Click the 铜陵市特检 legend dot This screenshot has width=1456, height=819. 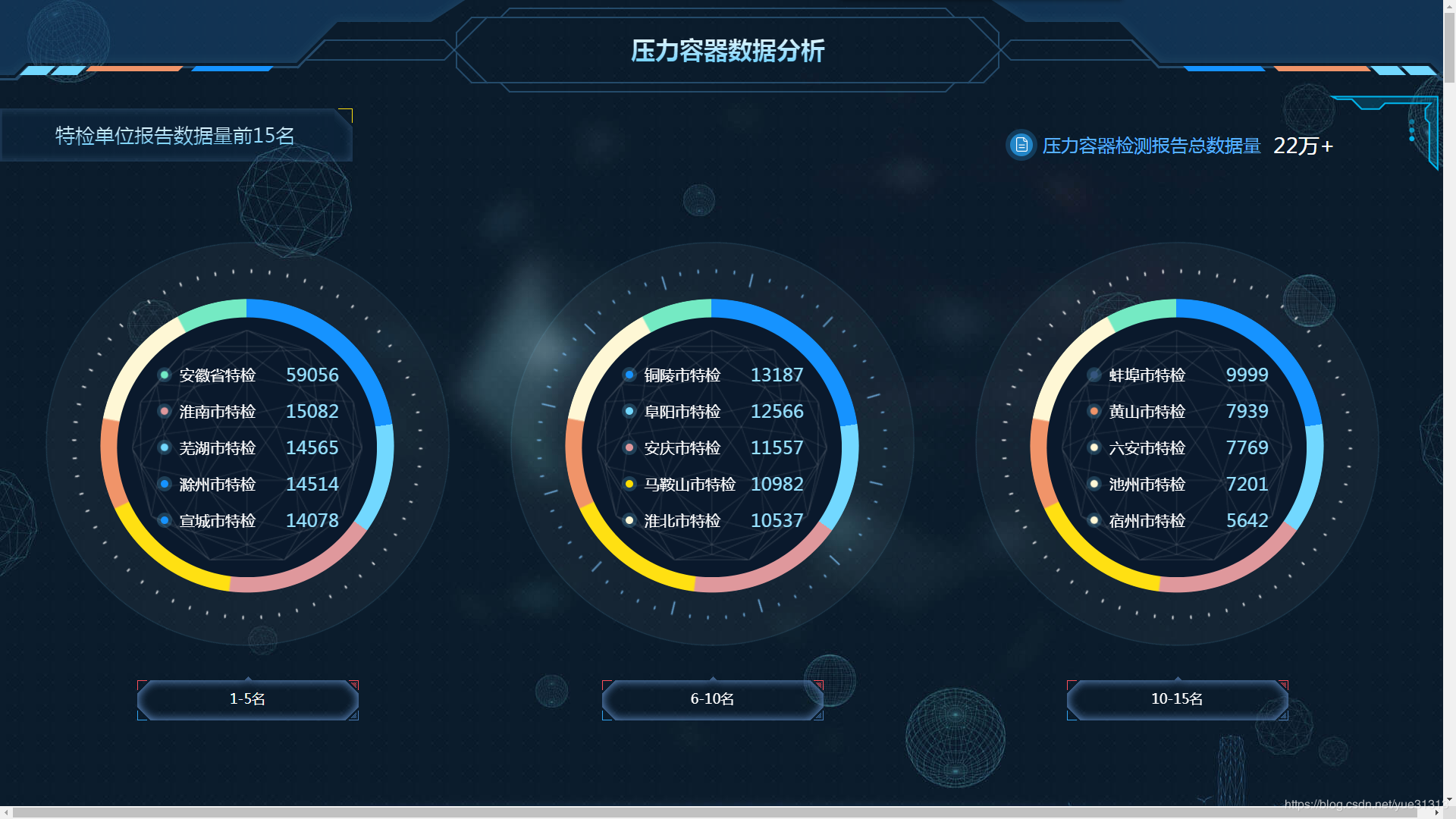[x=628, y=375]
